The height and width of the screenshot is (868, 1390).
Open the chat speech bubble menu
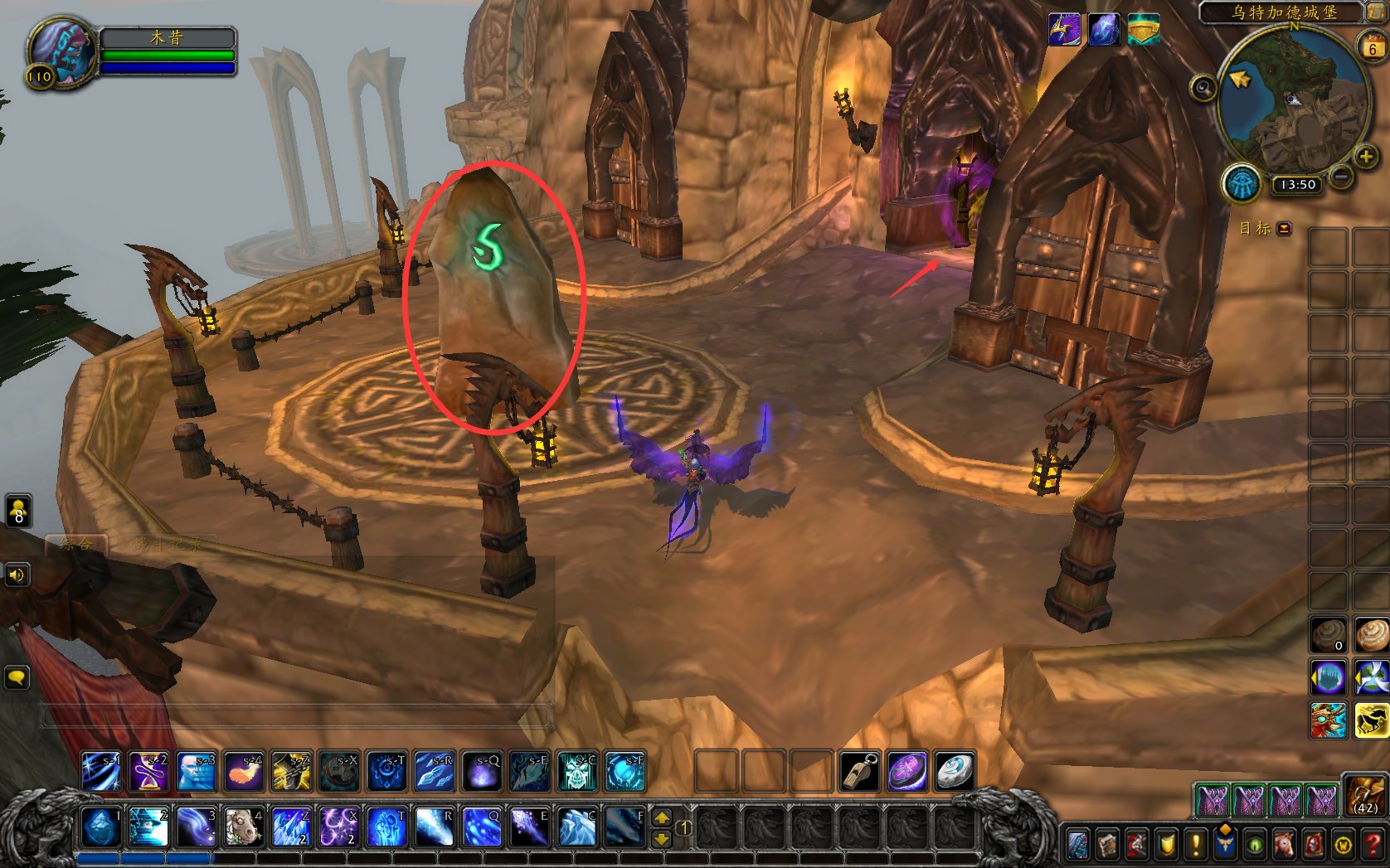tap(17, 677)
